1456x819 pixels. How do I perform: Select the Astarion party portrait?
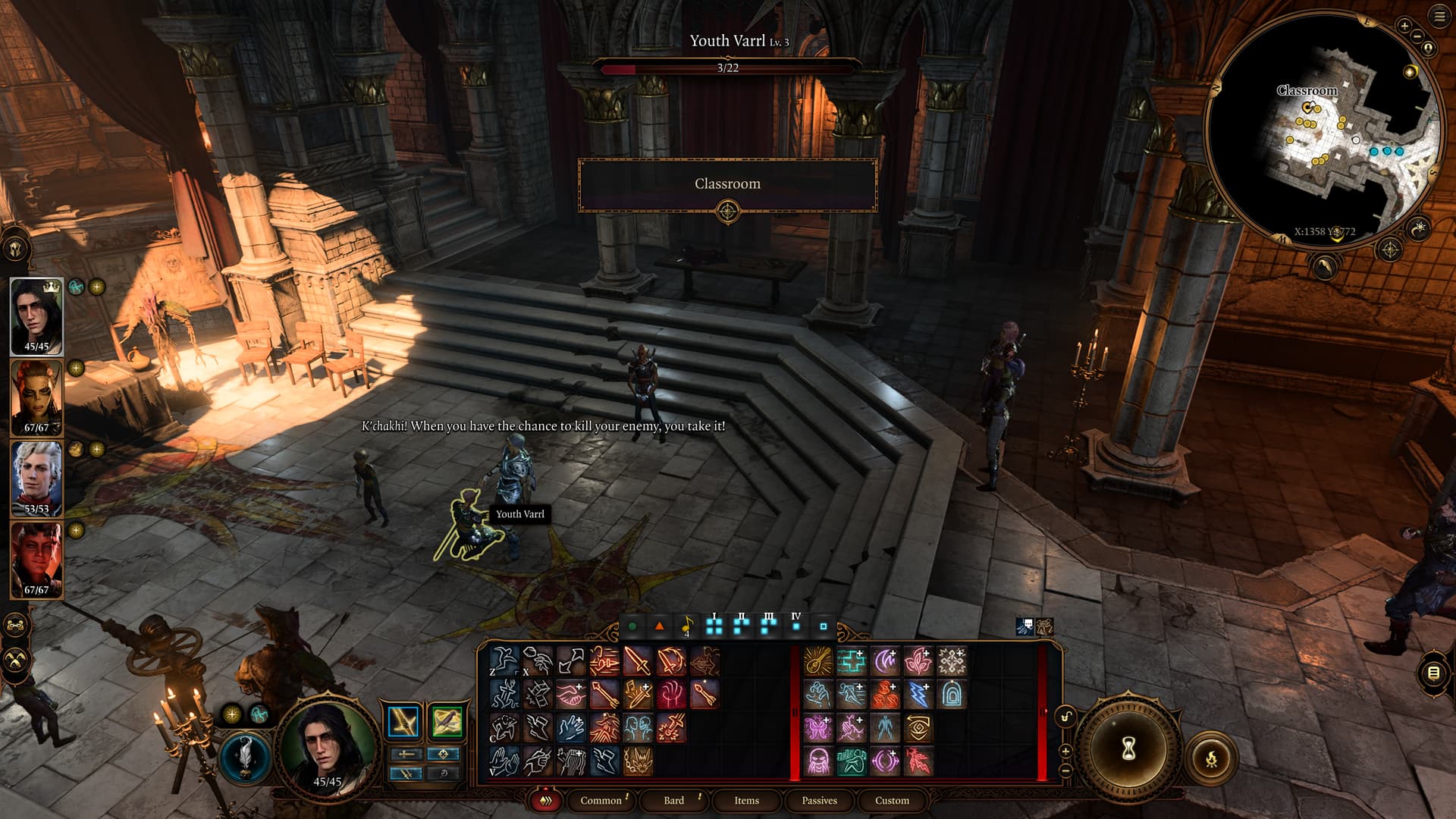(x=36, y=479)
